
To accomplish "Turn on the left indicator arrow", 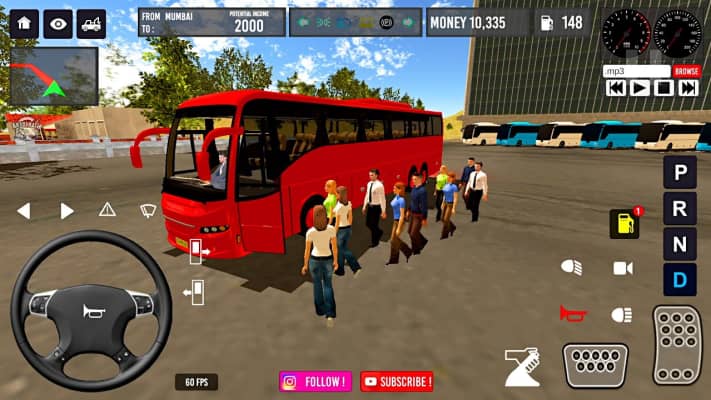I will (x=23, y=210).
